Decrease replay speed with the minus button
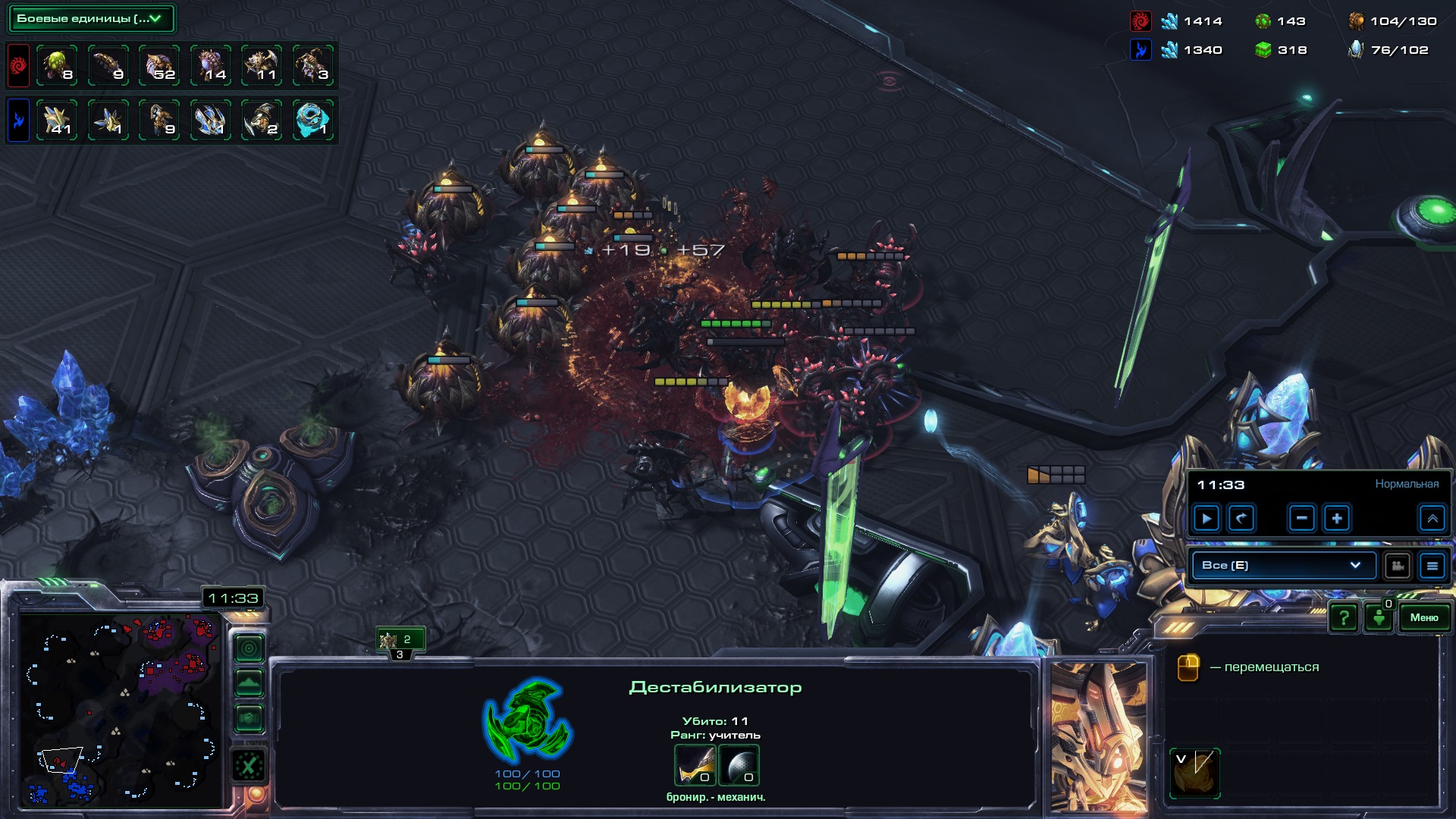 [1301, 519]
